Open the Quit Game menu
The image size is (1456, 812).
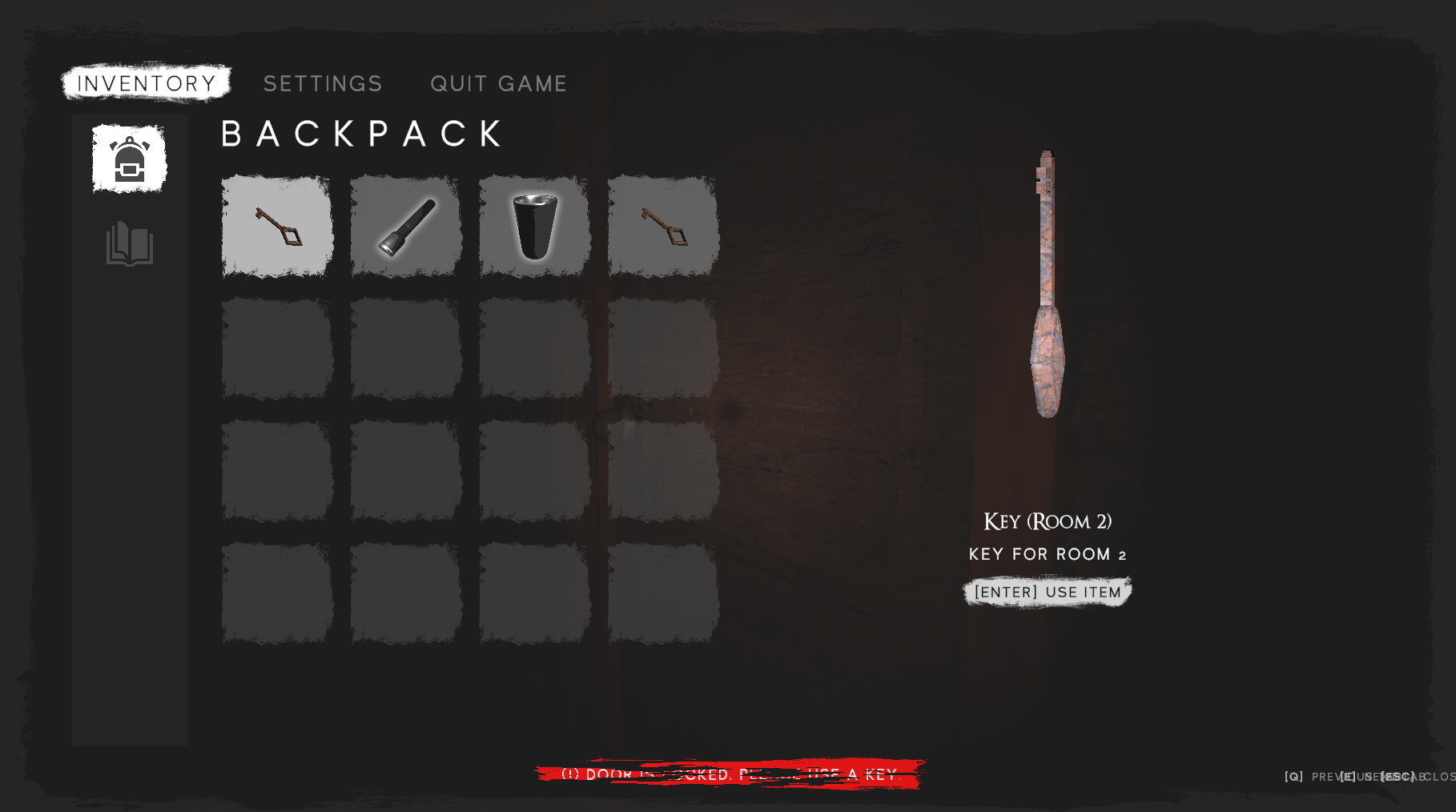tap(499, 83)
